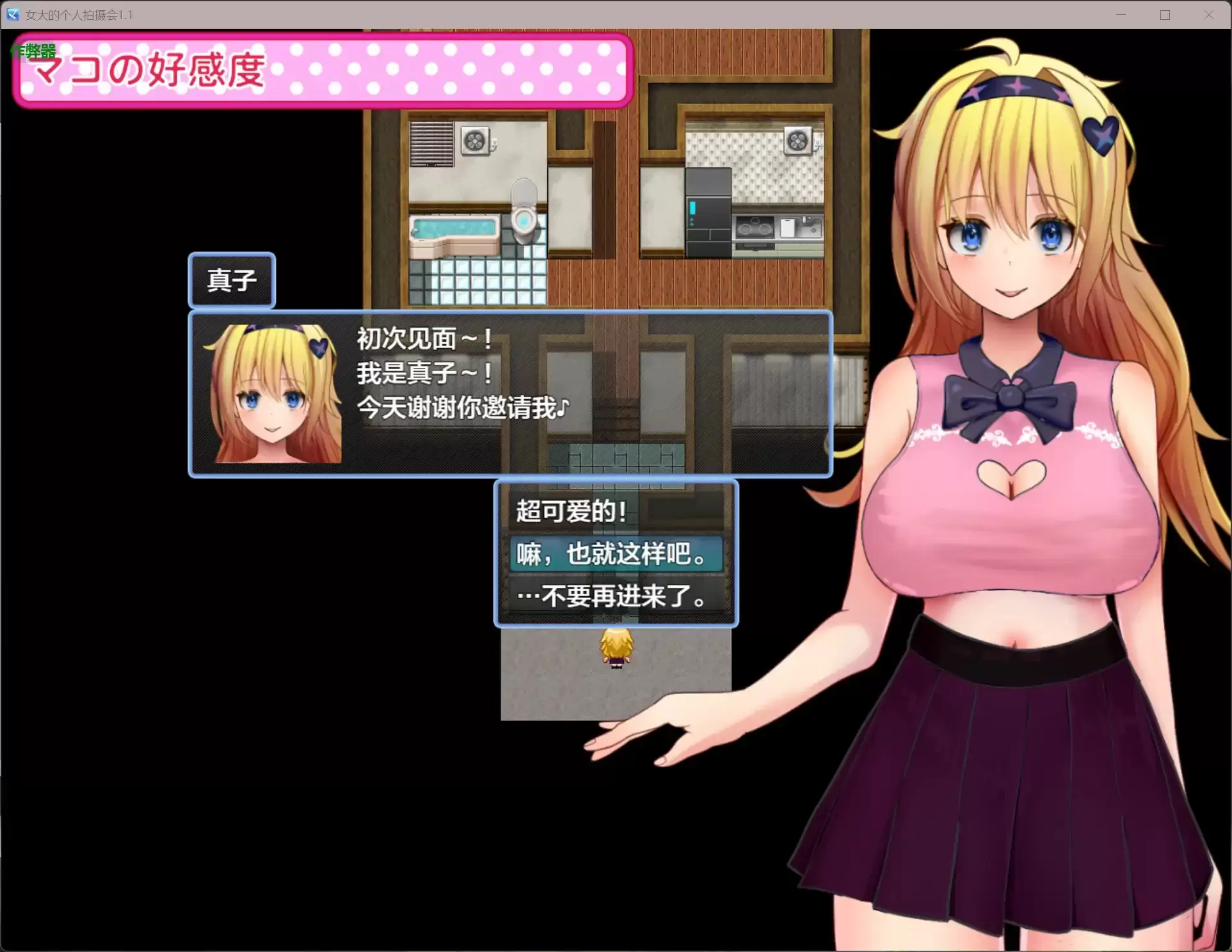This screenshot has height=952, width=1232.
Task: Click the pink affection gauge bar
Action: pyautogui.click(x=448, y=72)
